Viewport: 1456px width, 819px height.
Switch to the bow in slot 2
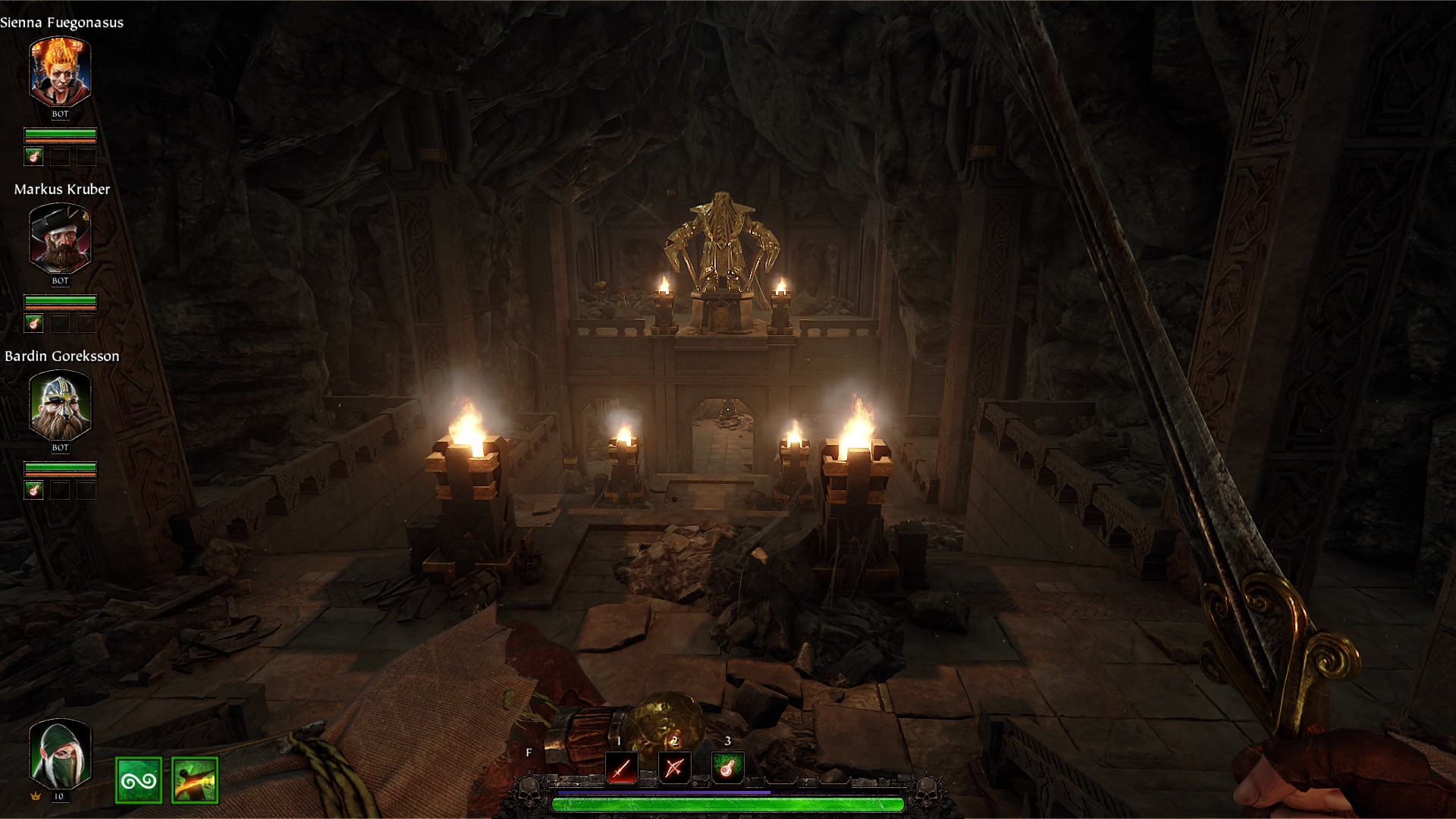tap(674, 768)
